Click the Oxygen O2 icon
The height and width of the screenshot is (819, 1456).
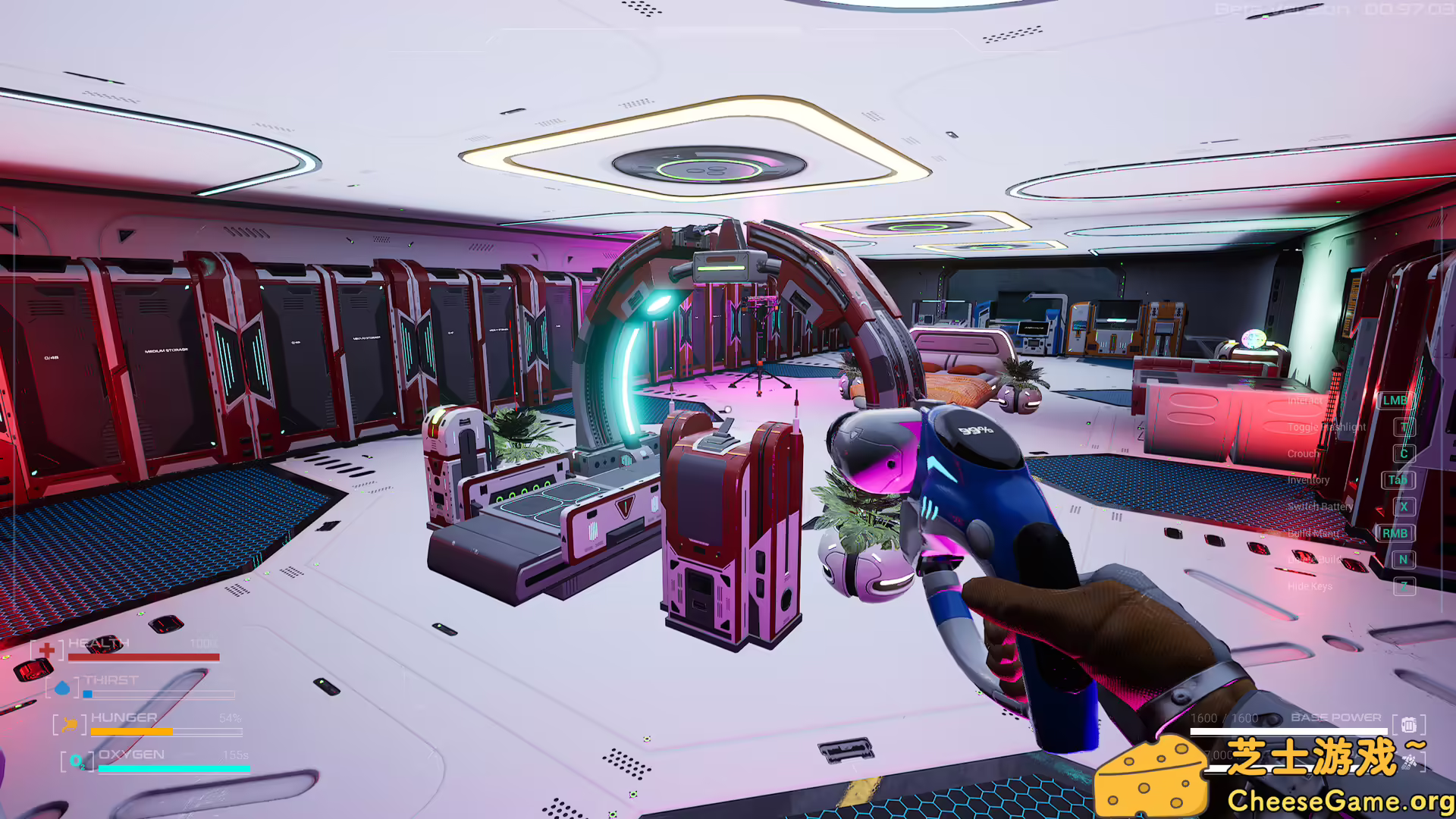coord(76,761)
